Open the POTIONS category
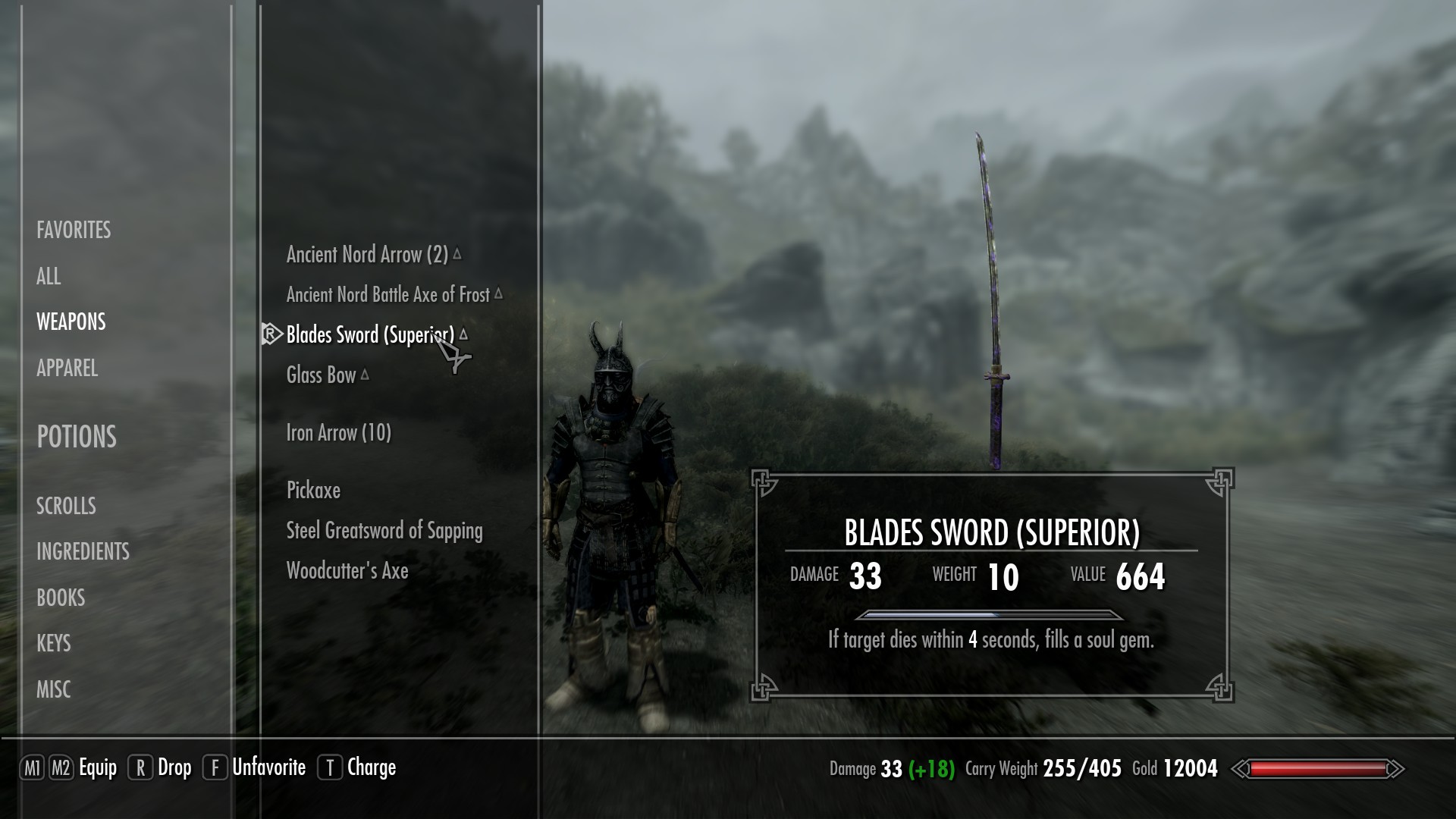 76,437
